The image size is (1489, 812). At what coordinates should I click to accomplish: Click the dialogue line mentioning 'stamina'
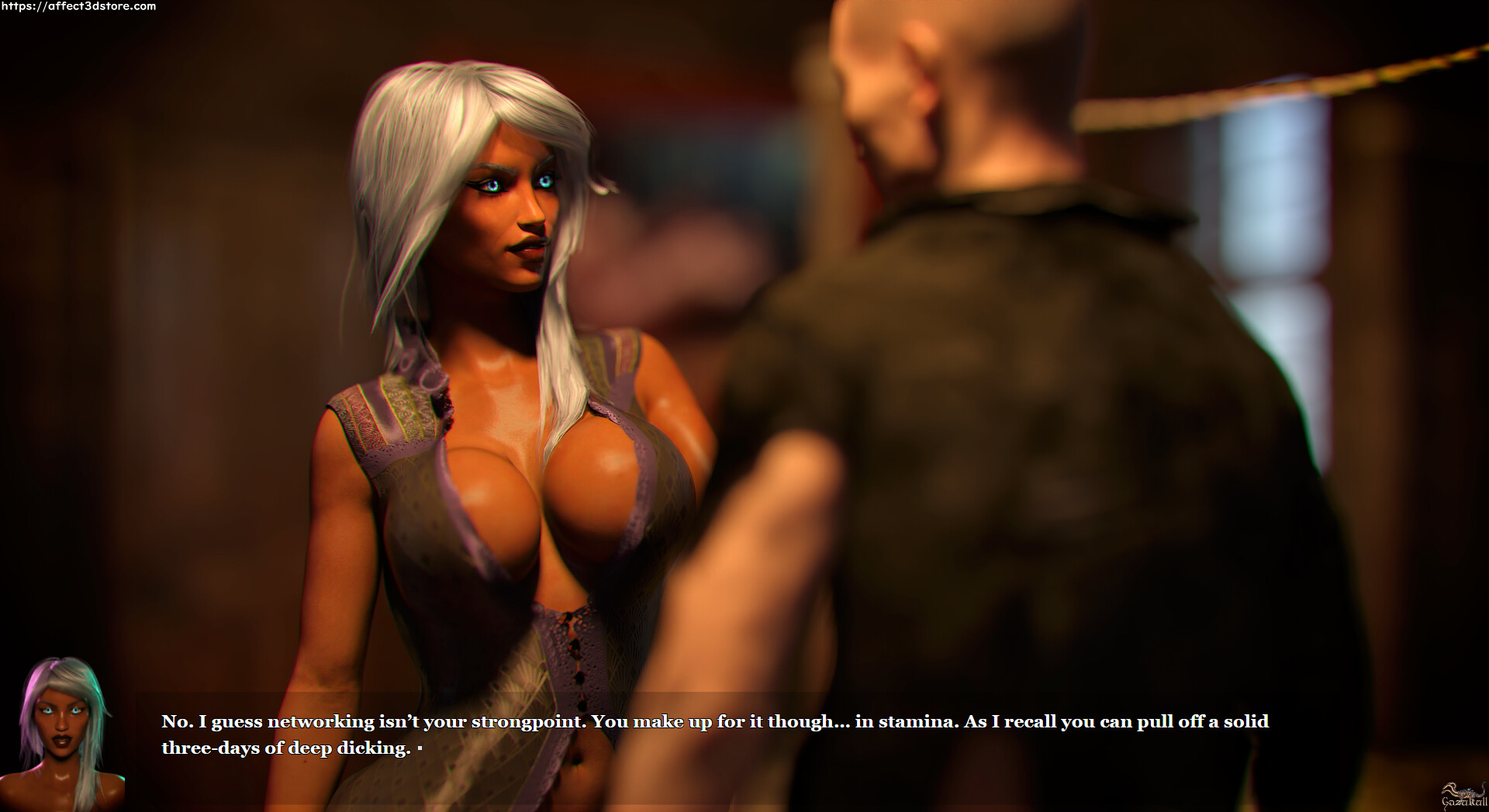(x=915, y=721)
